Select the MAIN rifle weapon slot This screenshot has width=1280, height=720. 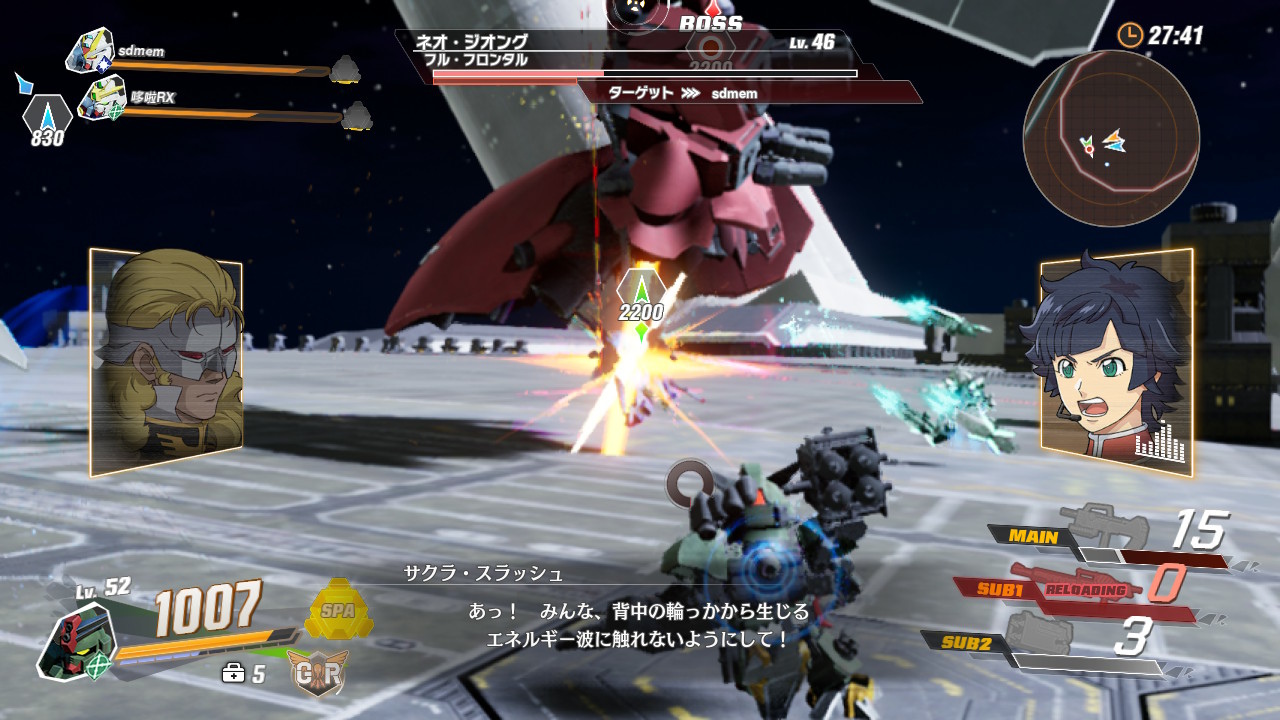pyautogui.click(x=1102, y=531)
